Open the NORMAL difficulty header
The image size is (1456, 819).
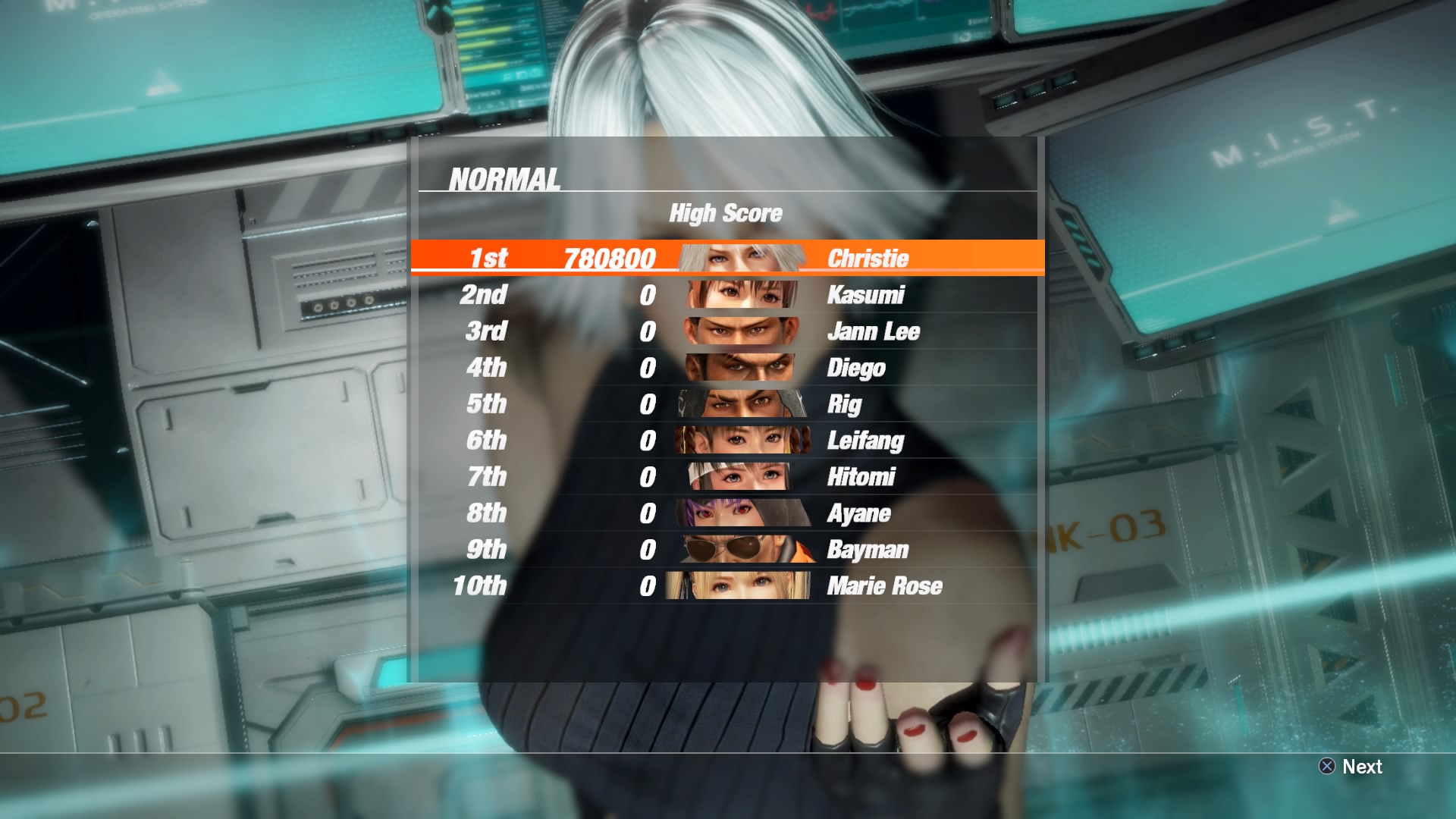504,180
